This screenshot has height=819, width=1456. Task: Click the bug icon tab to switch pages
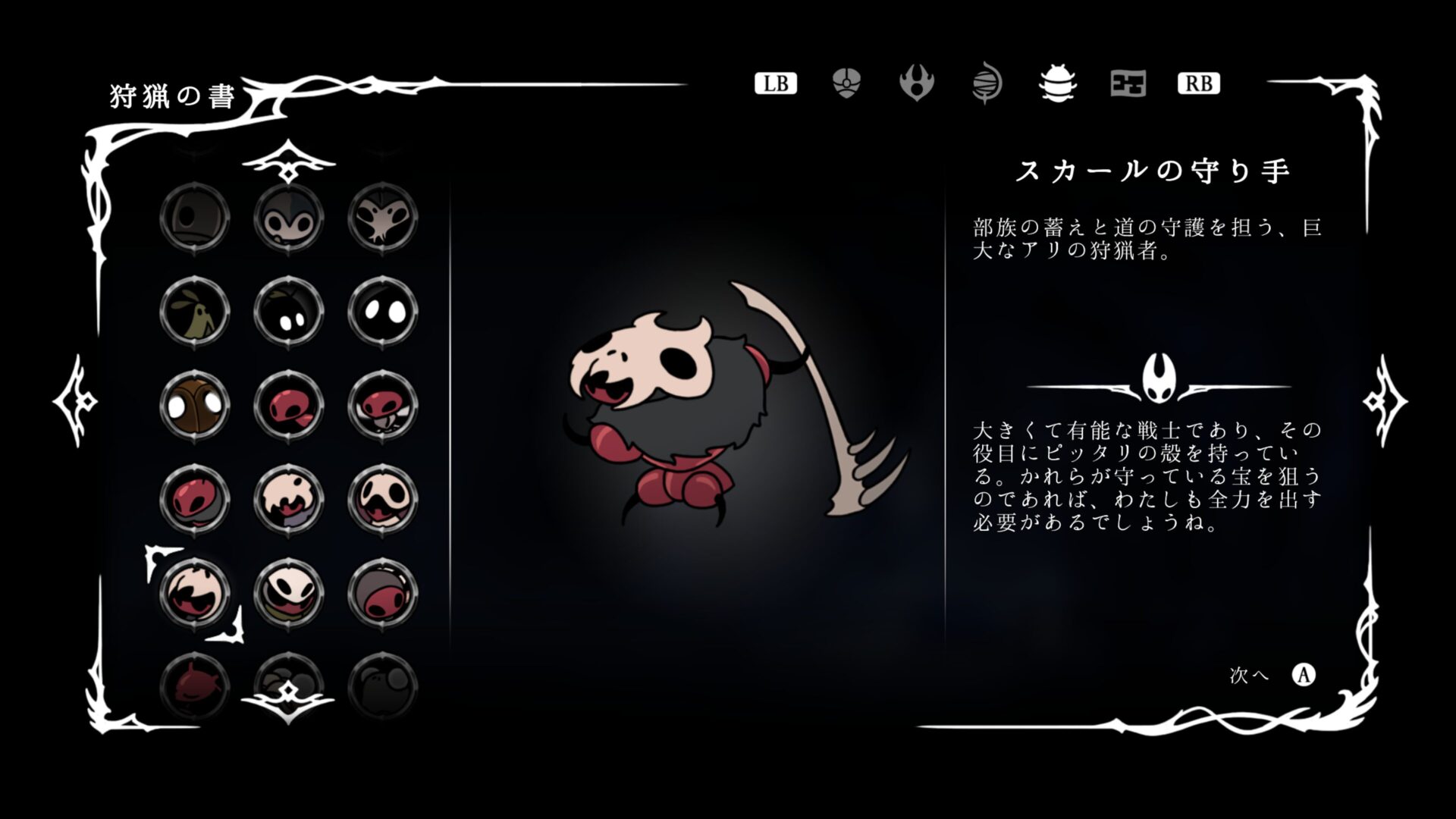click(1056, 83)
